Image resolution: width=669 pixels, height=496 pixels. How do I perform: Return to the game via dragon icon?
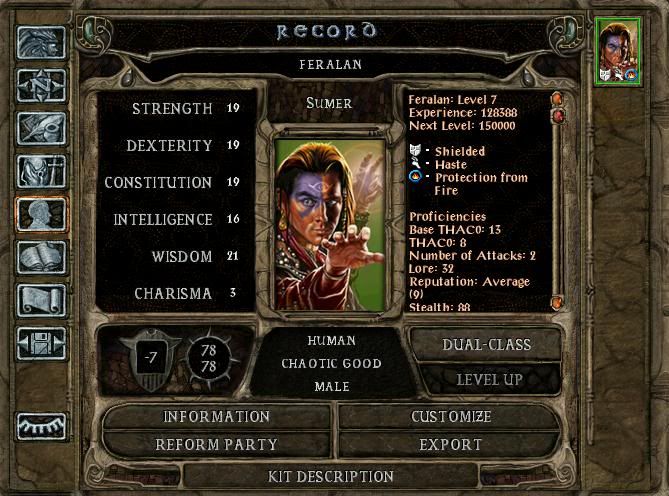[x=42, y=42]
